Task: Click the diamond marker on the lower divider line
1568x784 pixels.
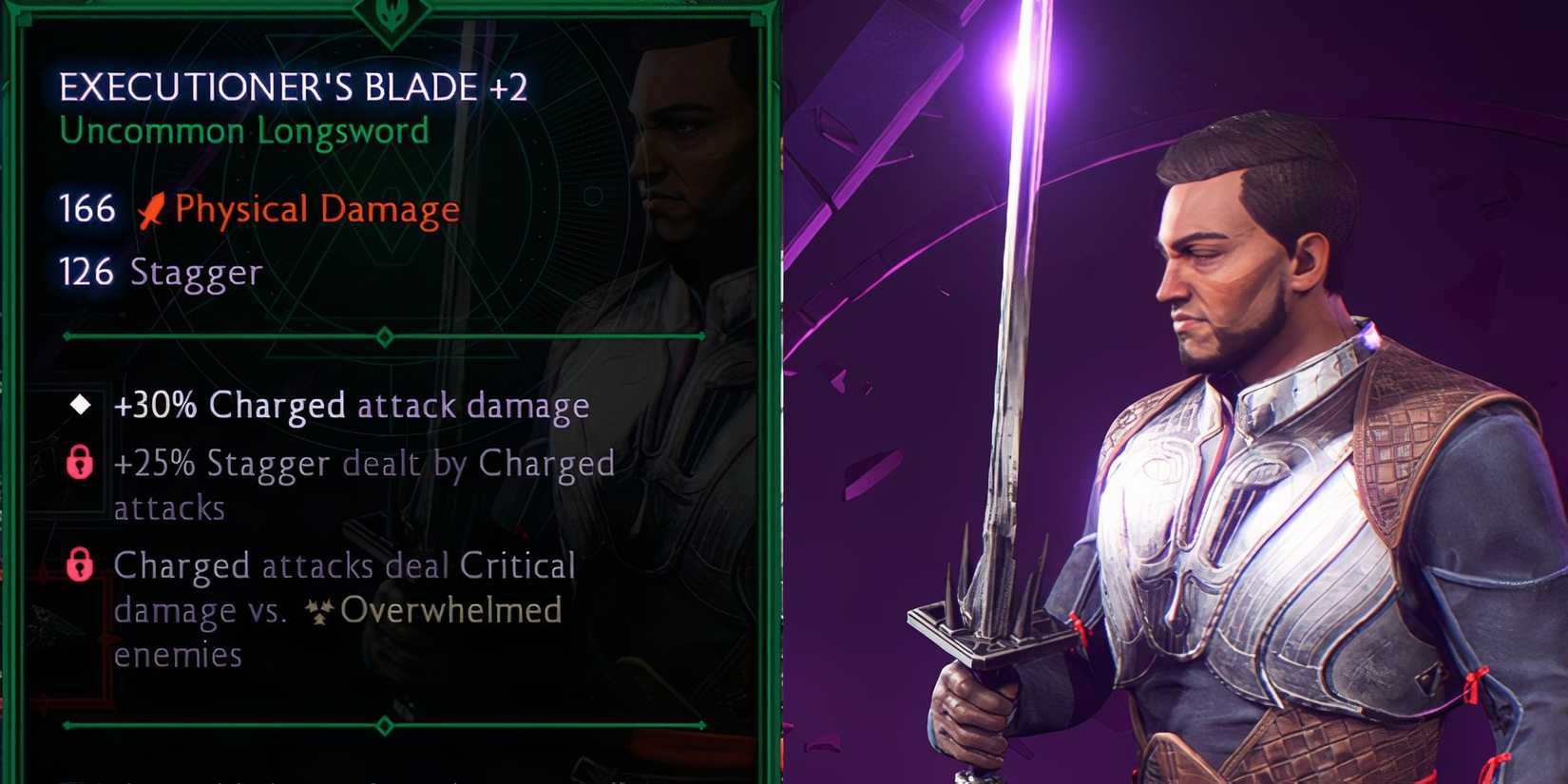Action: click(383, 724)
